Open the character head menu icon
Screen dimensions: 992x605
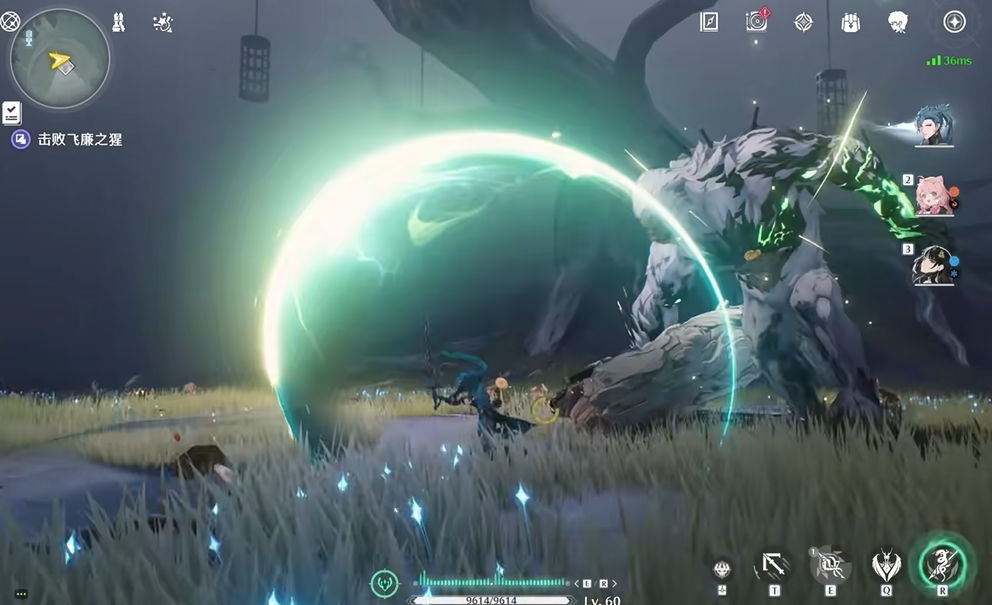pyautogui.click(x=898, y=22)
